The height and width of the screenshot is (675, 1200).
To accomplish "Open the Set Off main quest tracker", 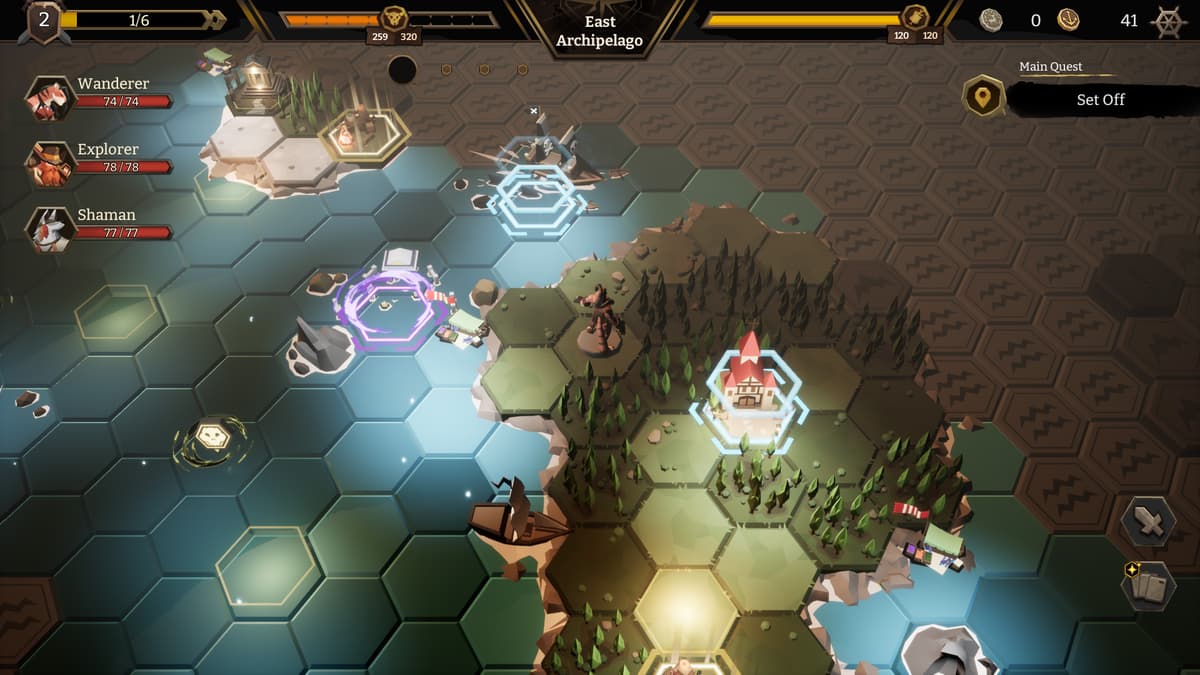I will coord(1100,100).
